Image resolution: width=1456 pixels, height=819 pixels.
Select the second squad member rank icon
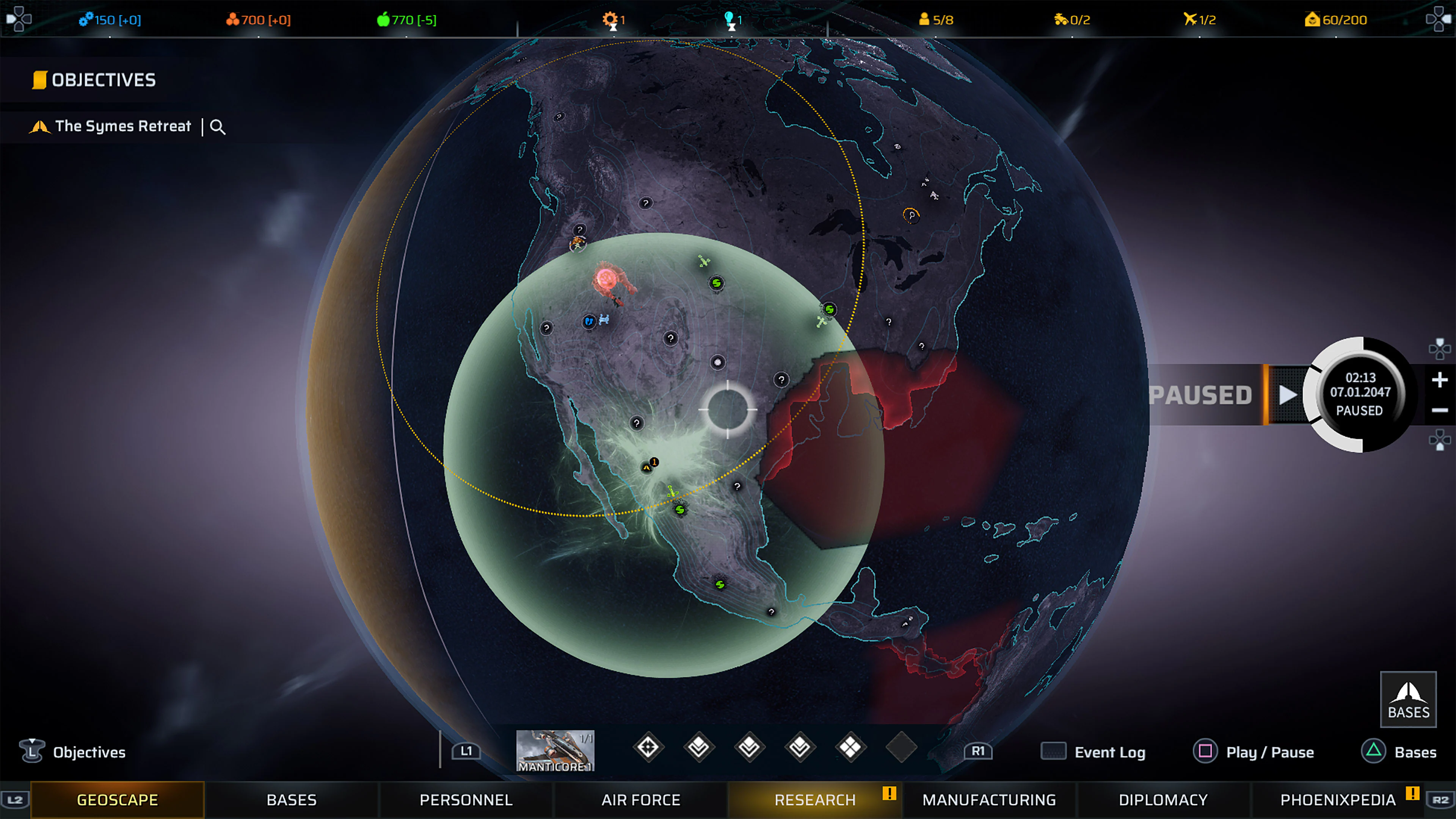698,747
